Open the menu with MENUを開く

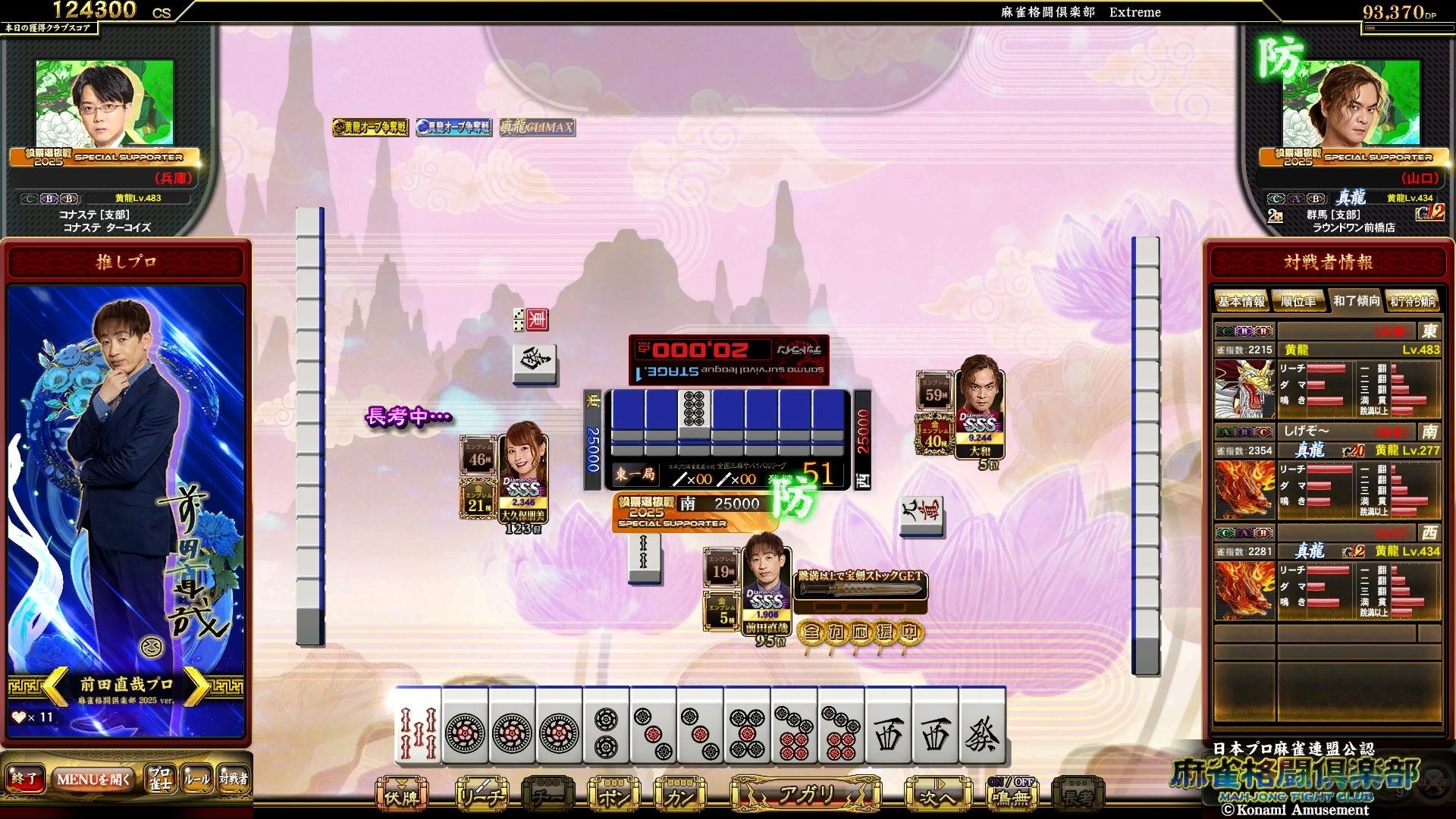[94, 779]
